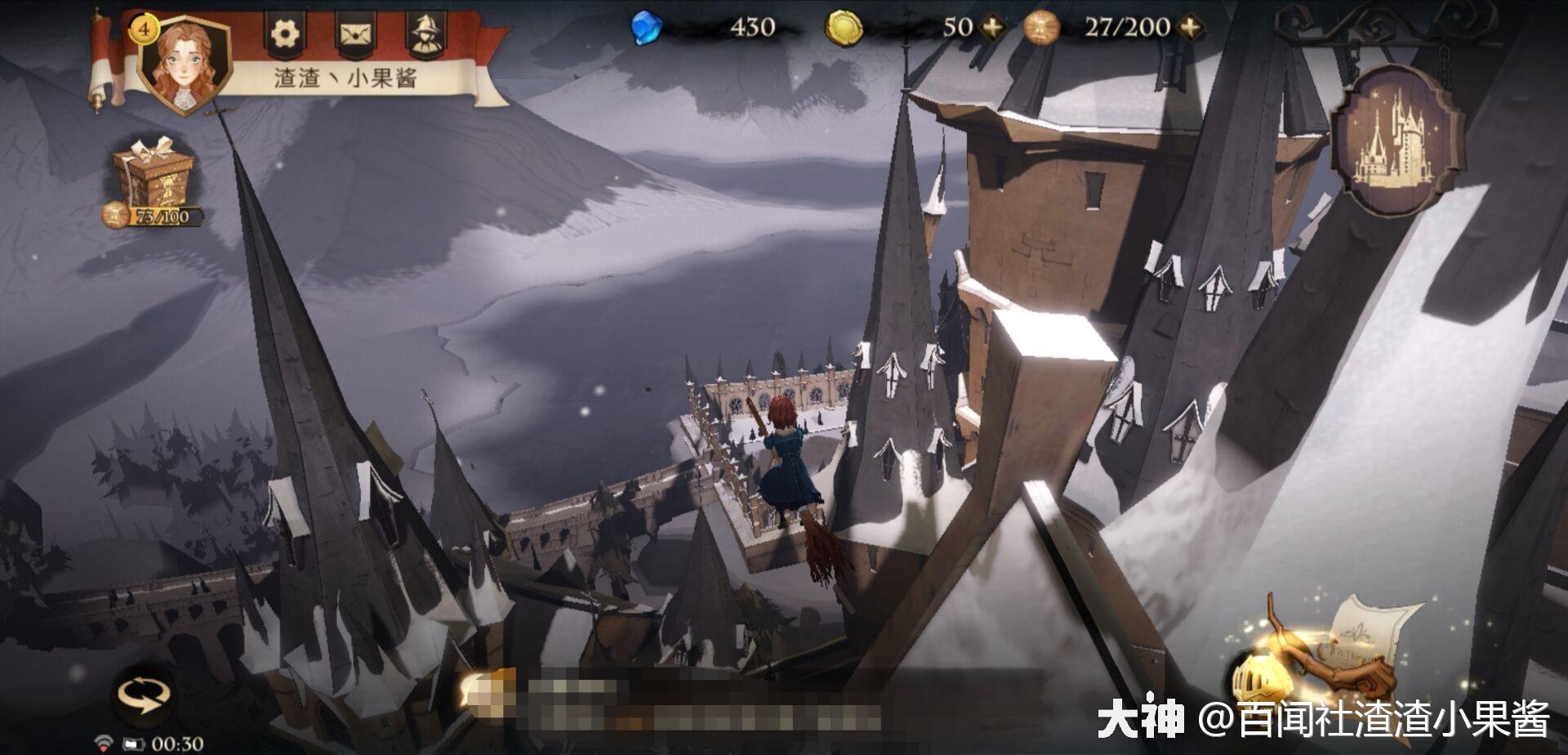Open settings via the gear banner
This screenshot has height=755, width=1568.
click(x=285, y=34)
